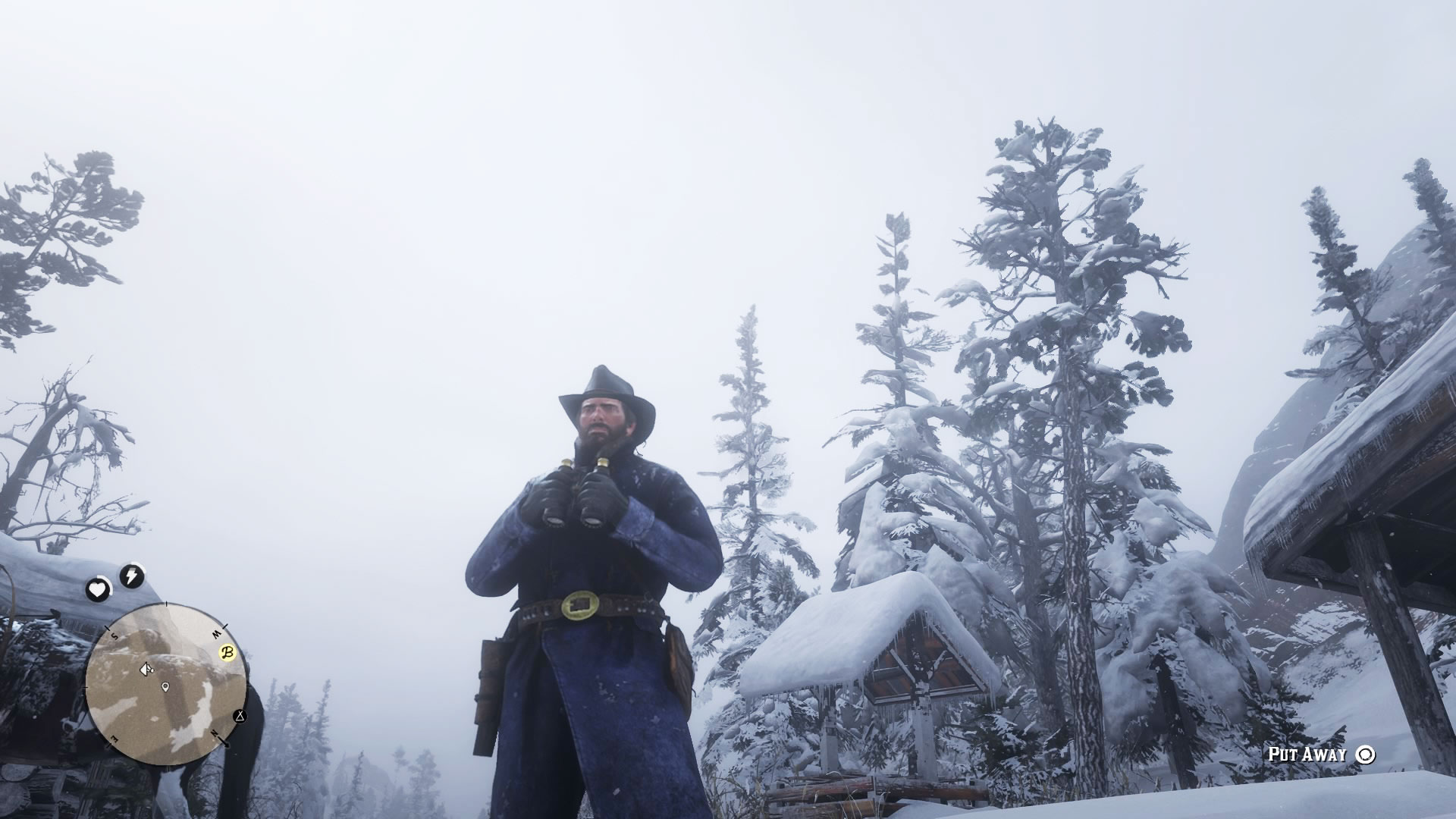The height and width of the screenshot is (819, 1456).
Task: Click the N compass letter on the minimap
Action: coord(214,733)
